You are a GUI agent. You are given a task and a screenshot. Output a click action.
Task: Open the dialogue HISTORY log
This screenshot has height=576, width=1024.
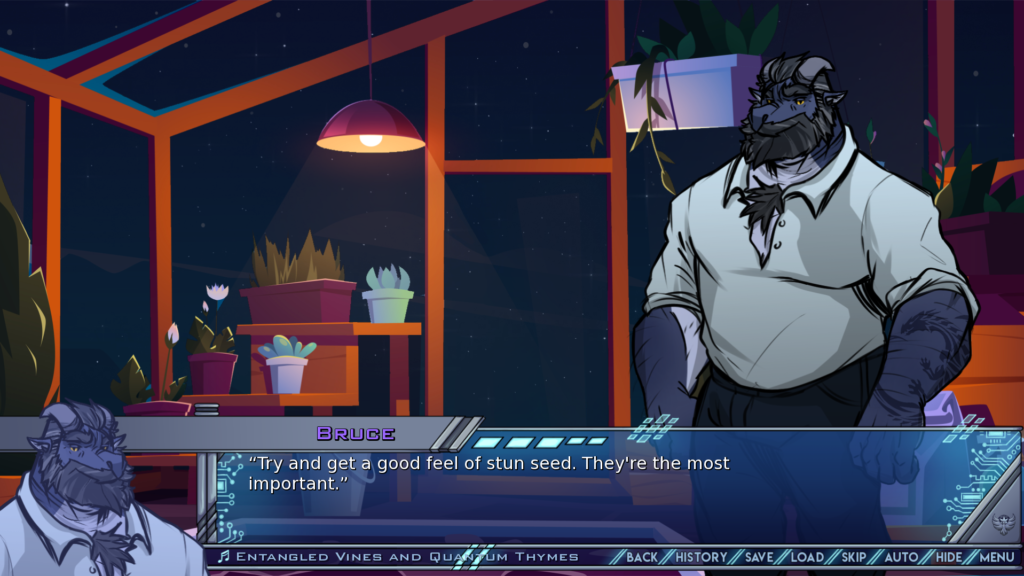[x=701, y=557]
